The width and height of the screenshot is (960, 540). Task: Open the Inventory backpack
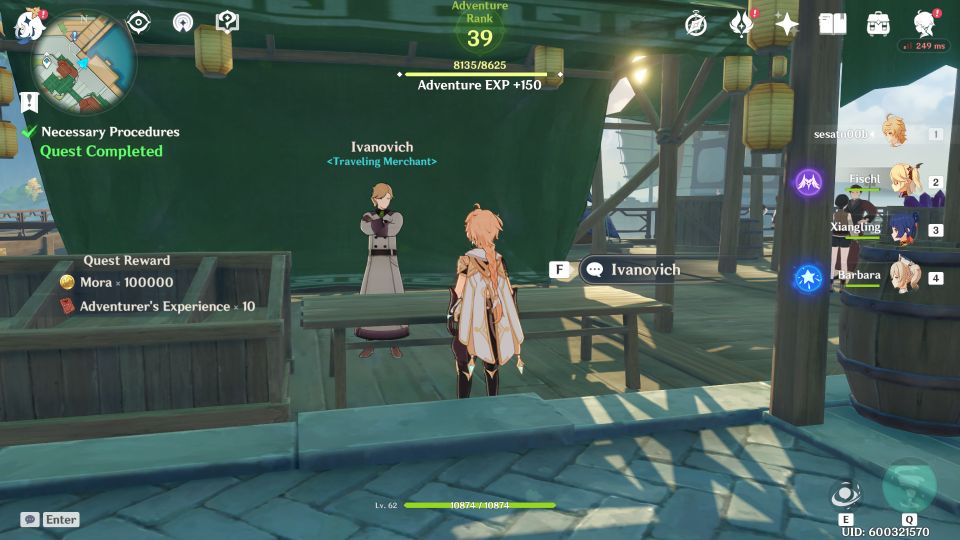pos(878,24)
